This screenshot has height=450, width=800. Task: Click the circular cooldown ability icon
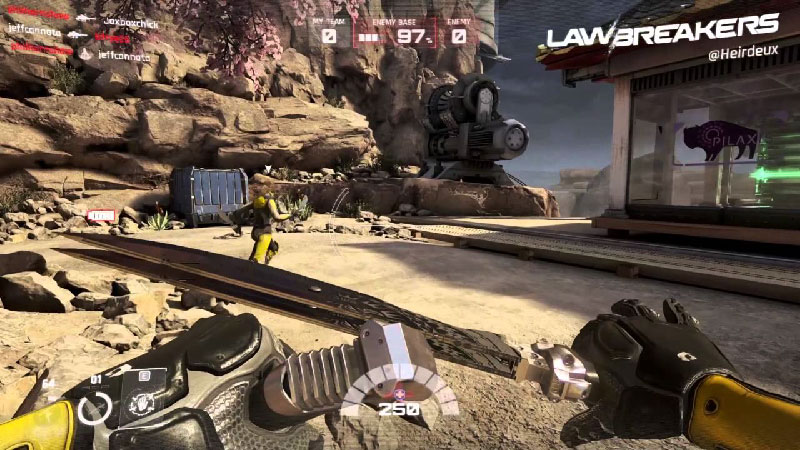coord(96,409)
